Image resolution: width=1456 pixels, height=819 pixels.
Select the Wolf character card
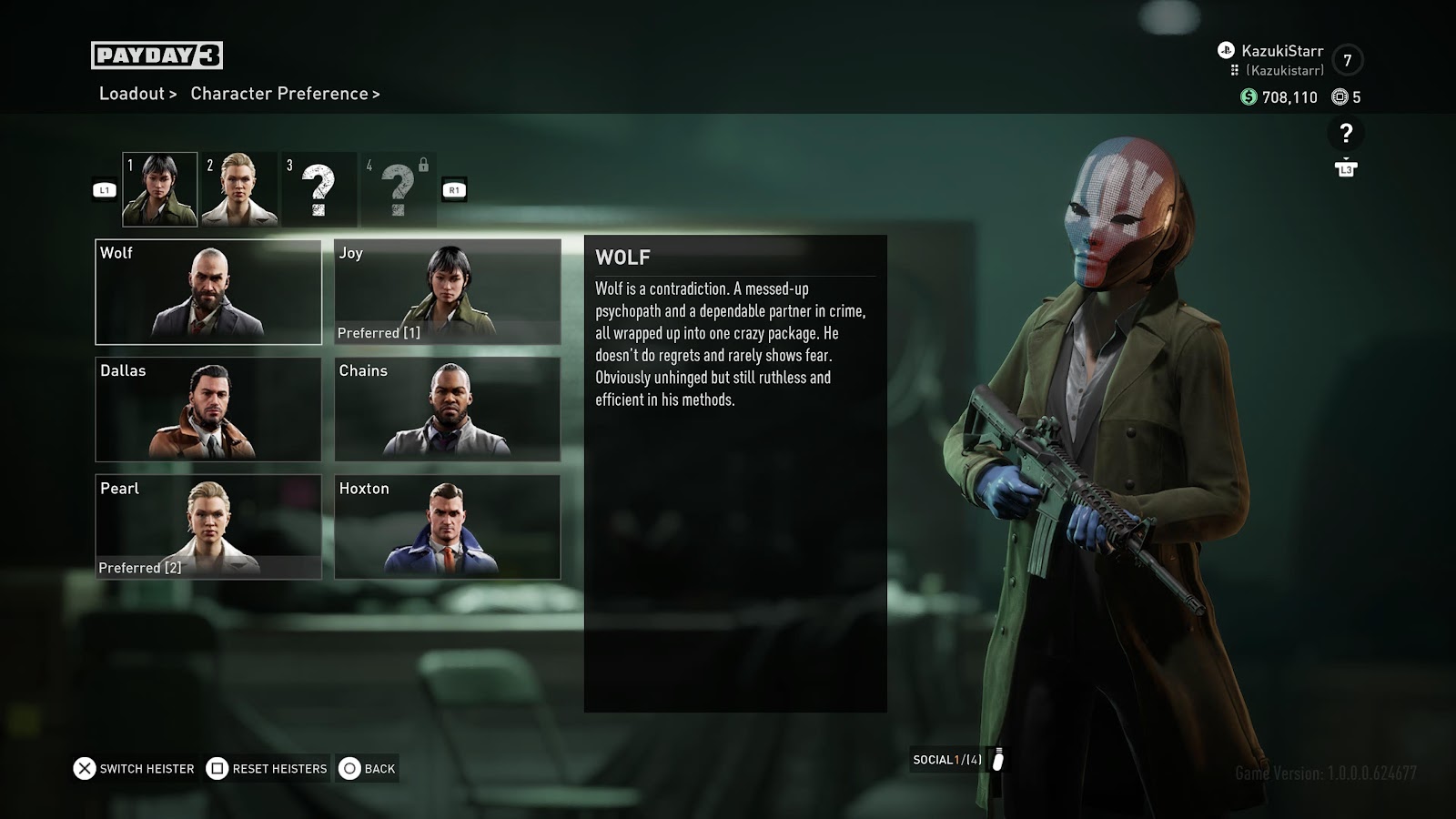click(x=208, y=292)
